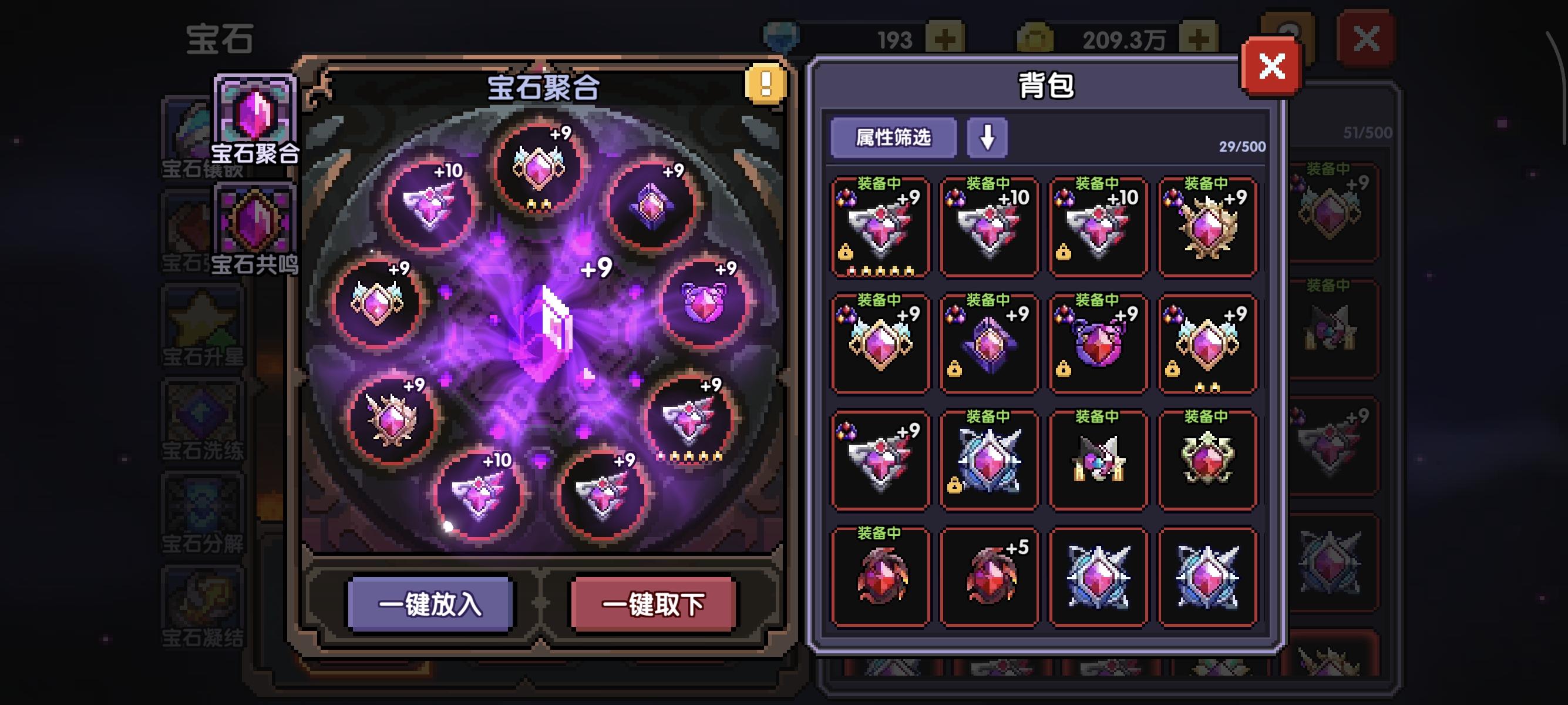Open the sort order arrow dropdown
Viewport: 1568px width, 705px height.
click(987, 139)
